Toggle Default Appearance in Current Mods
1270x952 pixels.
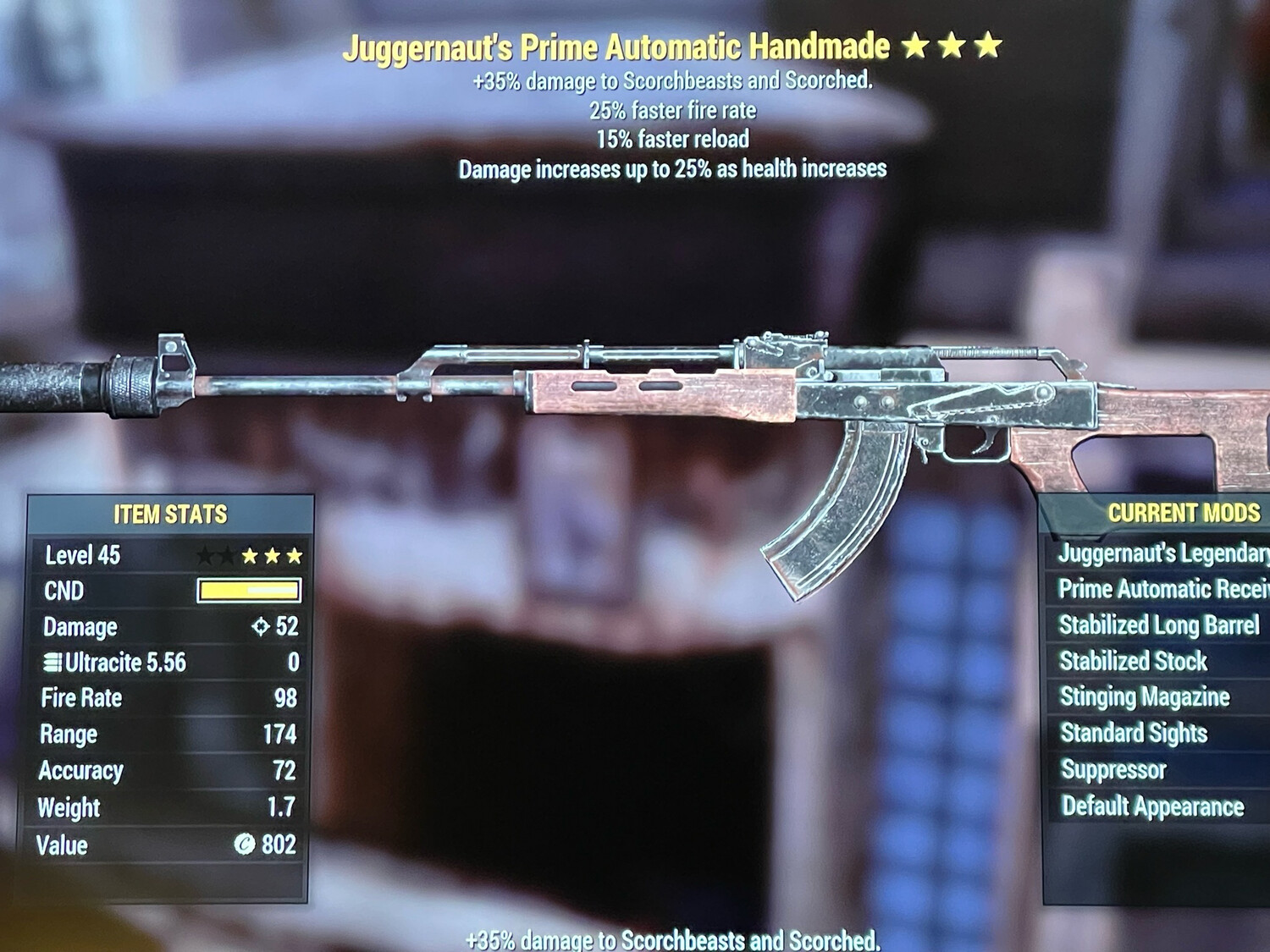(1151, 806)
